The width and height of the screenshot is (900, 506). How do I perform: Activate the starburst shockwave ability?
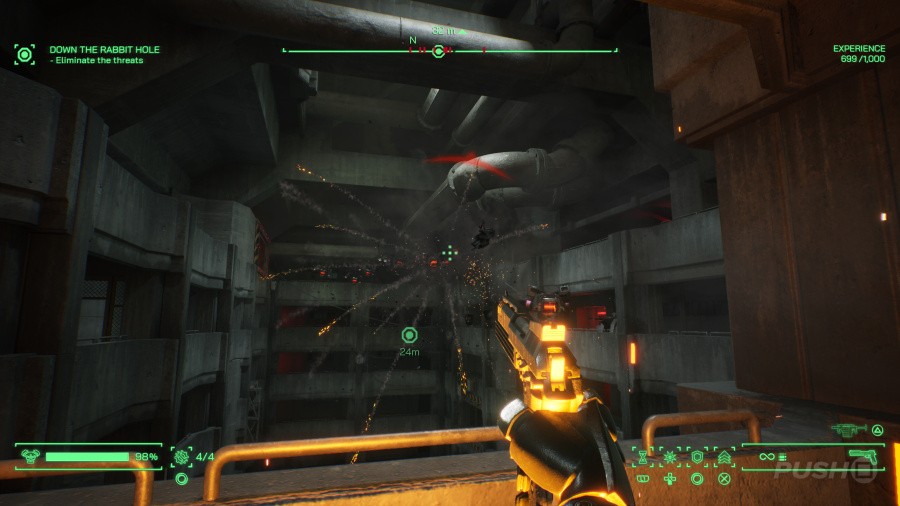pos(669,457)
